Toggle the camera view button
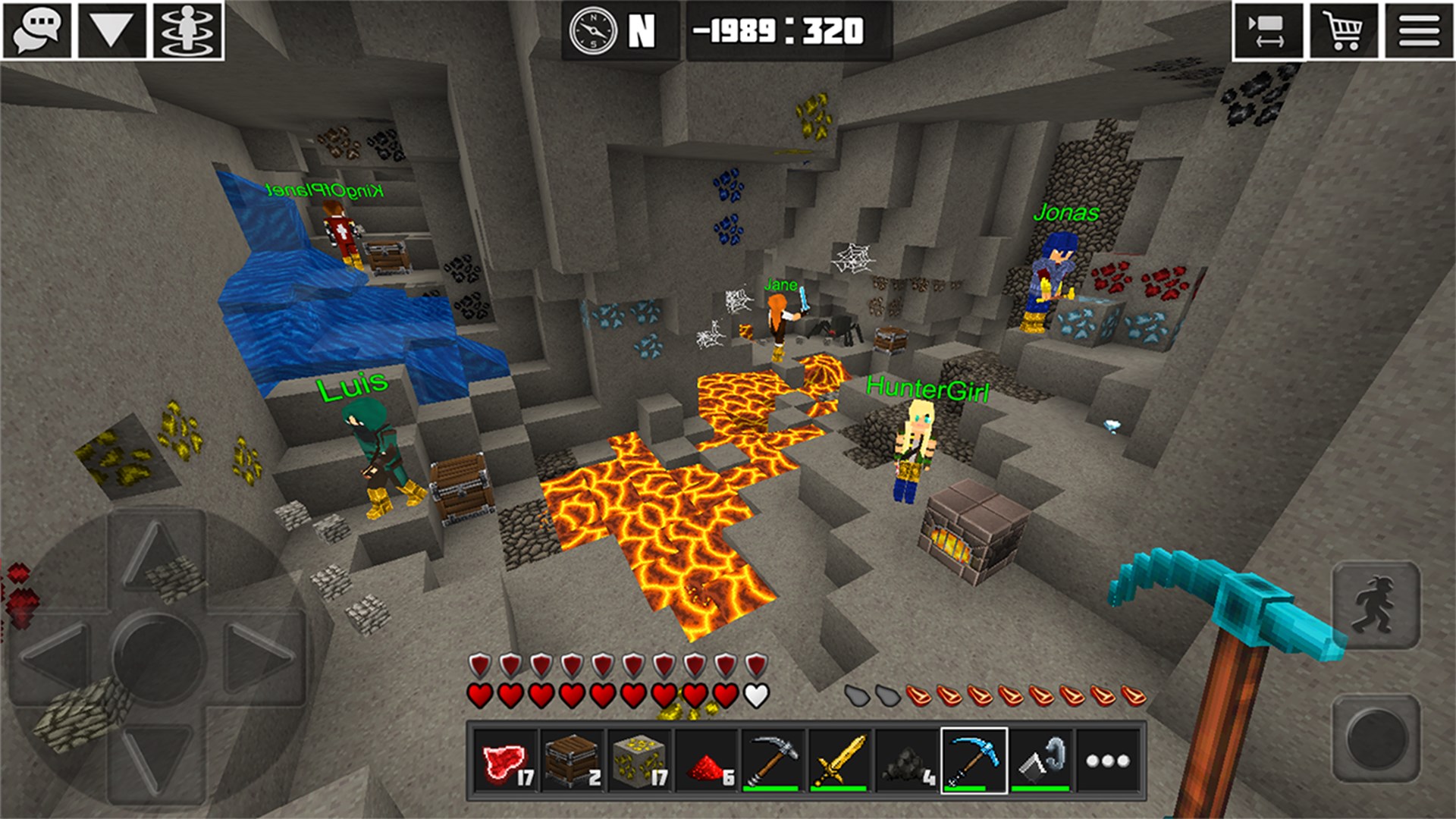Image resolution: width=1456 pixels, height=819 pixels. tap(1267, 31)
